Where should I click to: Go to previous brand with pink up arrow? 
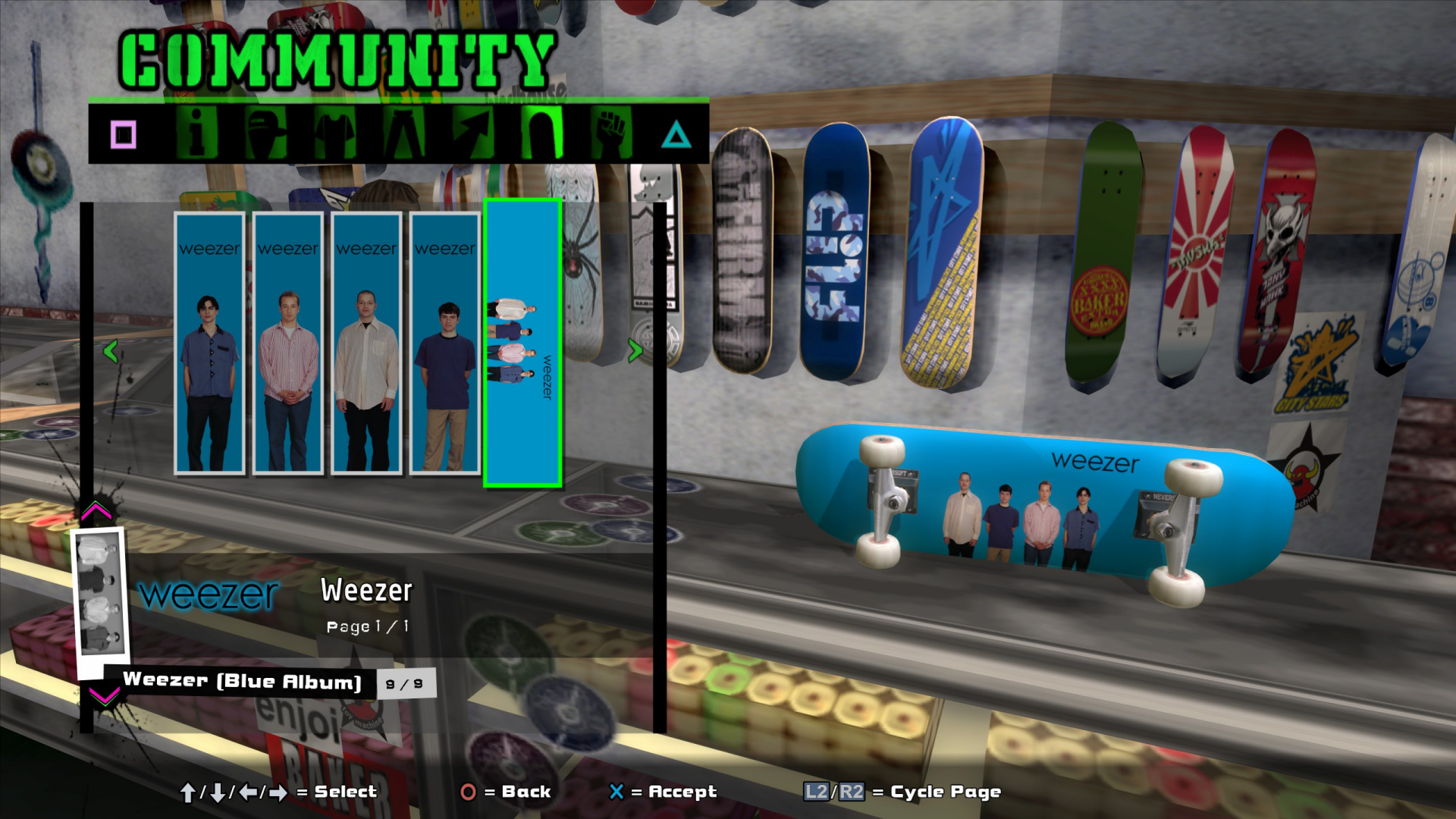pyautogui.click(x=96, y=510)
